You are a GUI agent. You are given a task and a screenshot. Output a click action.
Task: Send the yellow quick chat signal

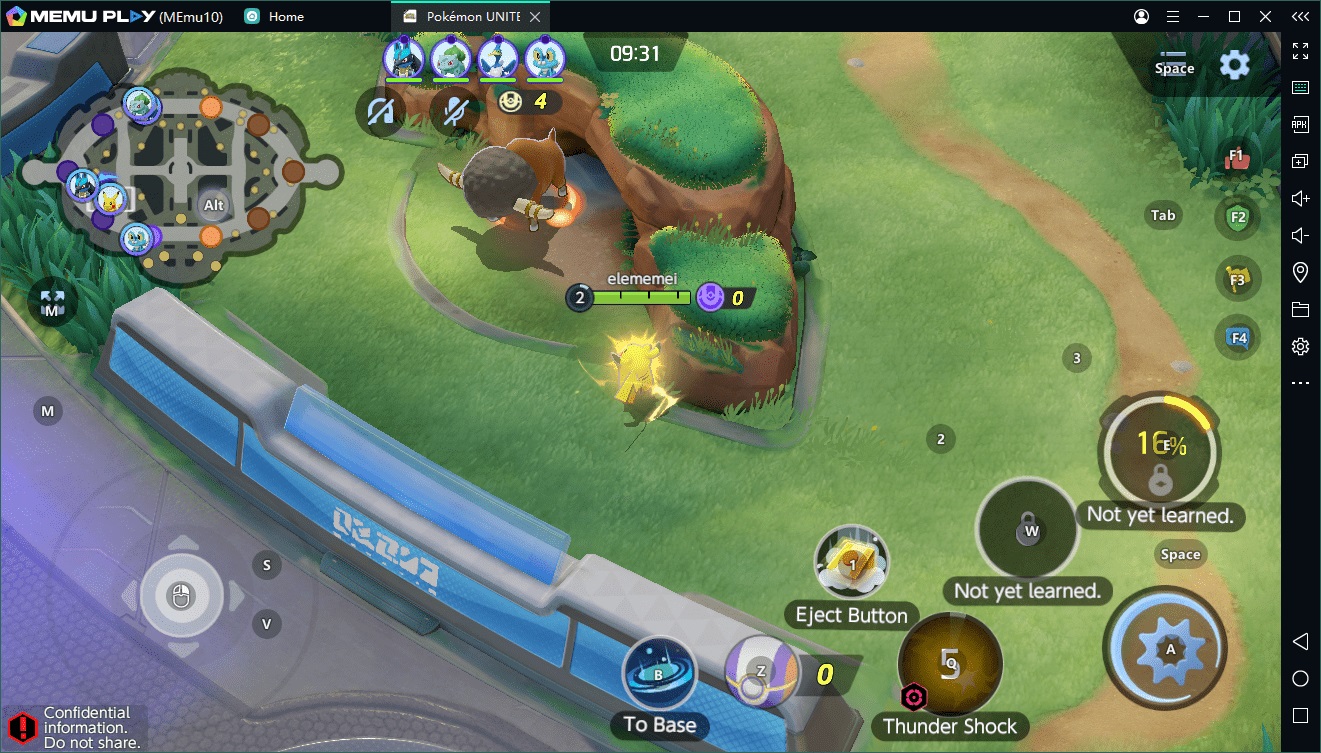pyautogui.click(x=1237, y=278)
